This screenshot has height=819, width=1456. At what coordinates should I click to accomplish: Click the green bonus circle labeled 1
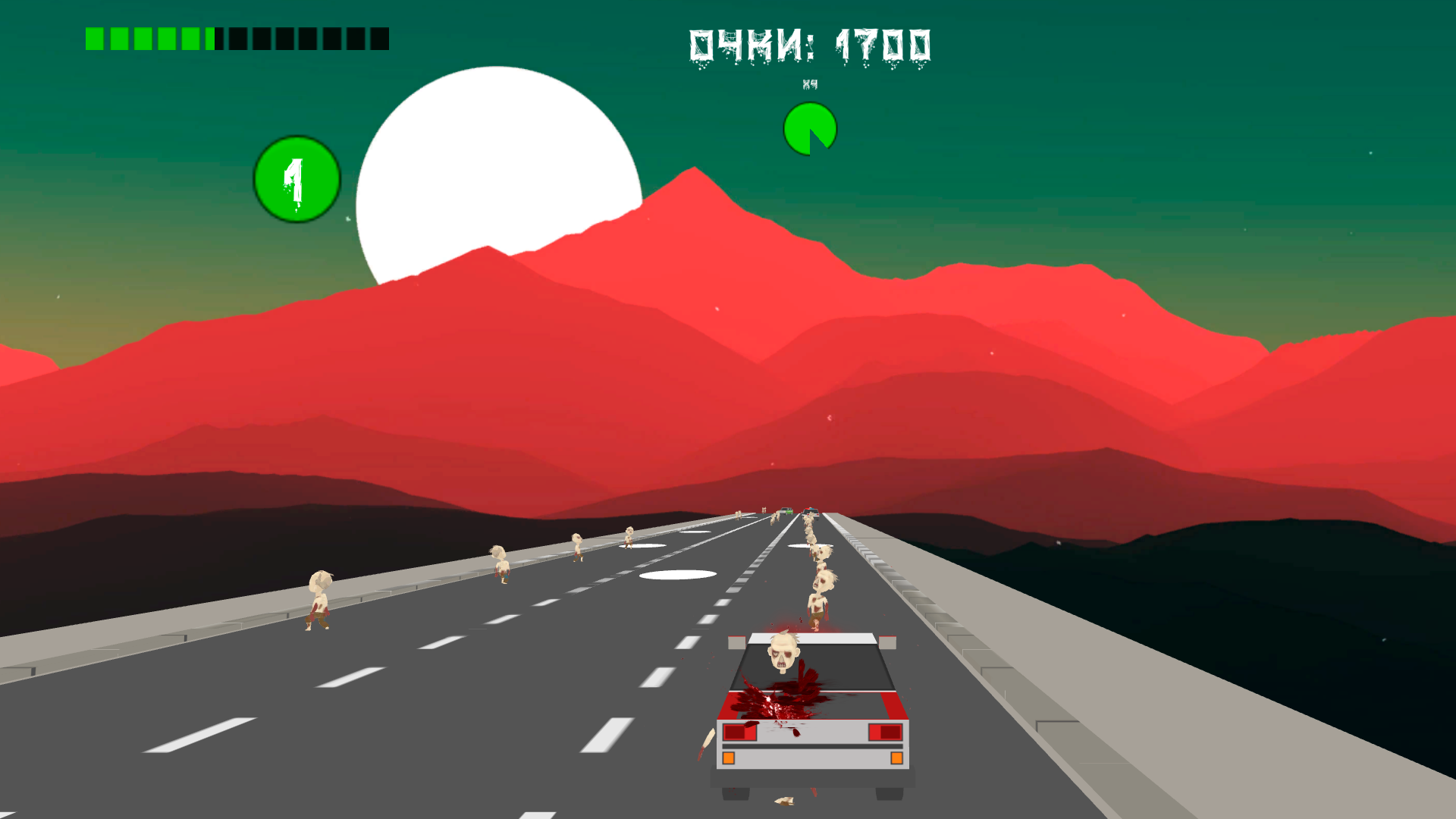pyautogui.click(x=297, y=178)
